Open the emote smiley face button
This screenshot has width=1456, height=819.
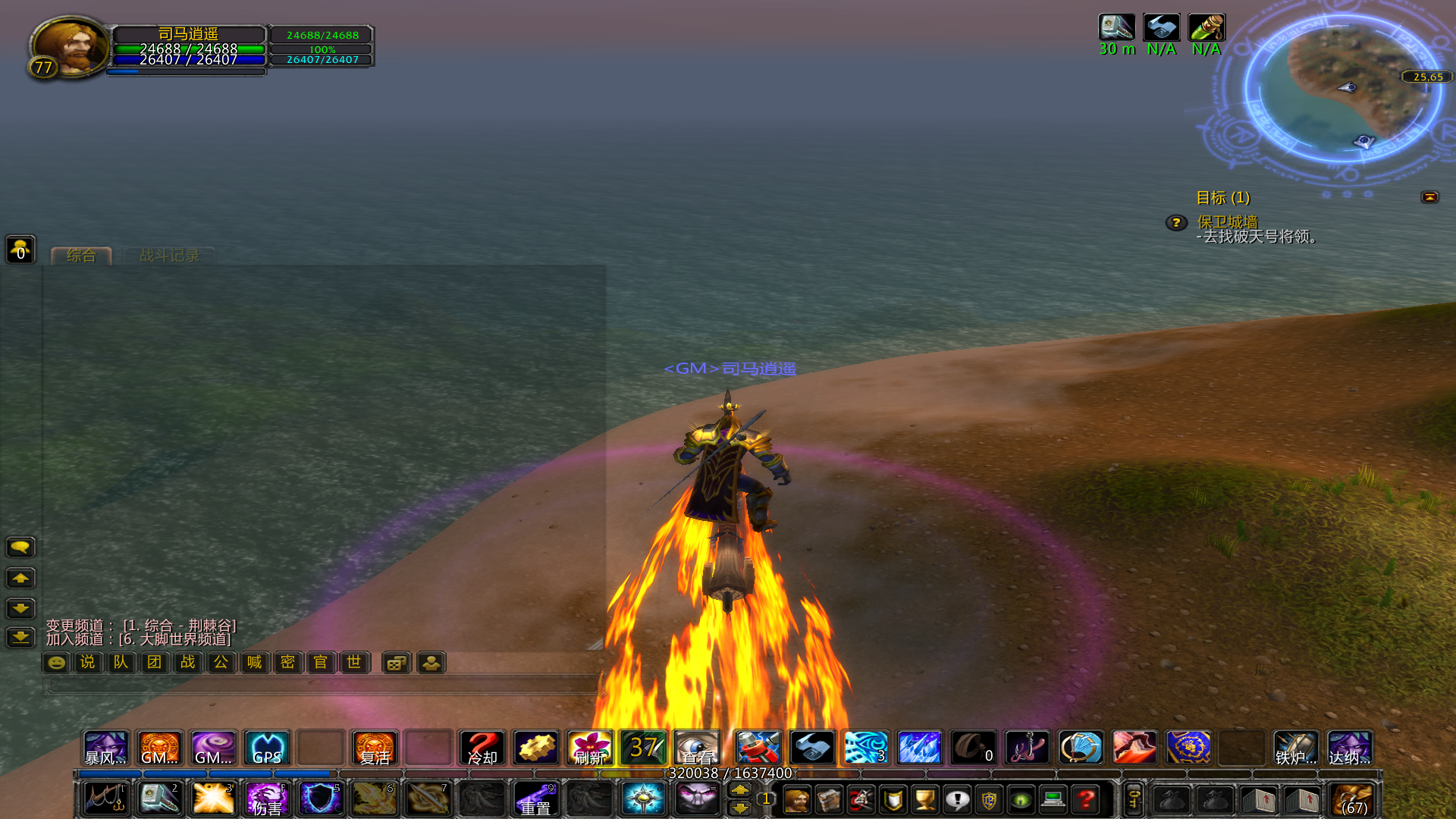pyautogui.click(x=56, y=663)
